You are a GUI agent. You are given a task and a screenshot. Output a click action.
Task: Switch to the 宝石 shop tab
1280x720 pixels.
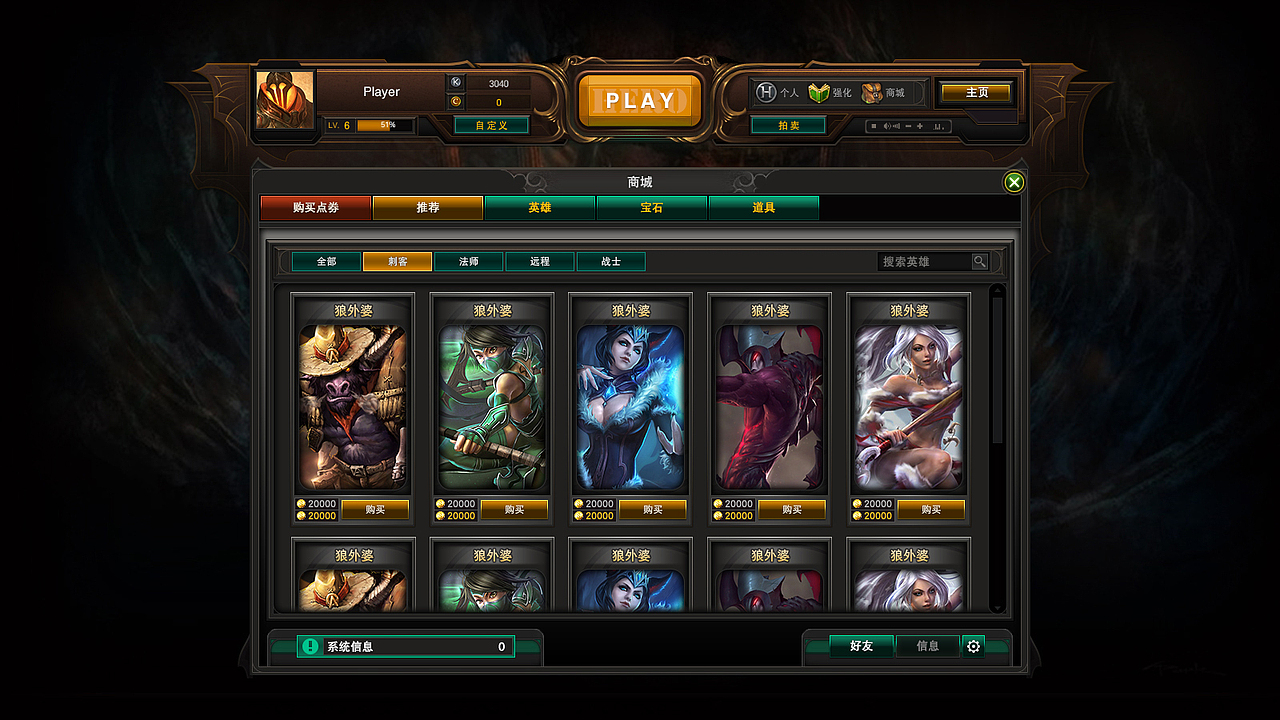pos(652,208)
